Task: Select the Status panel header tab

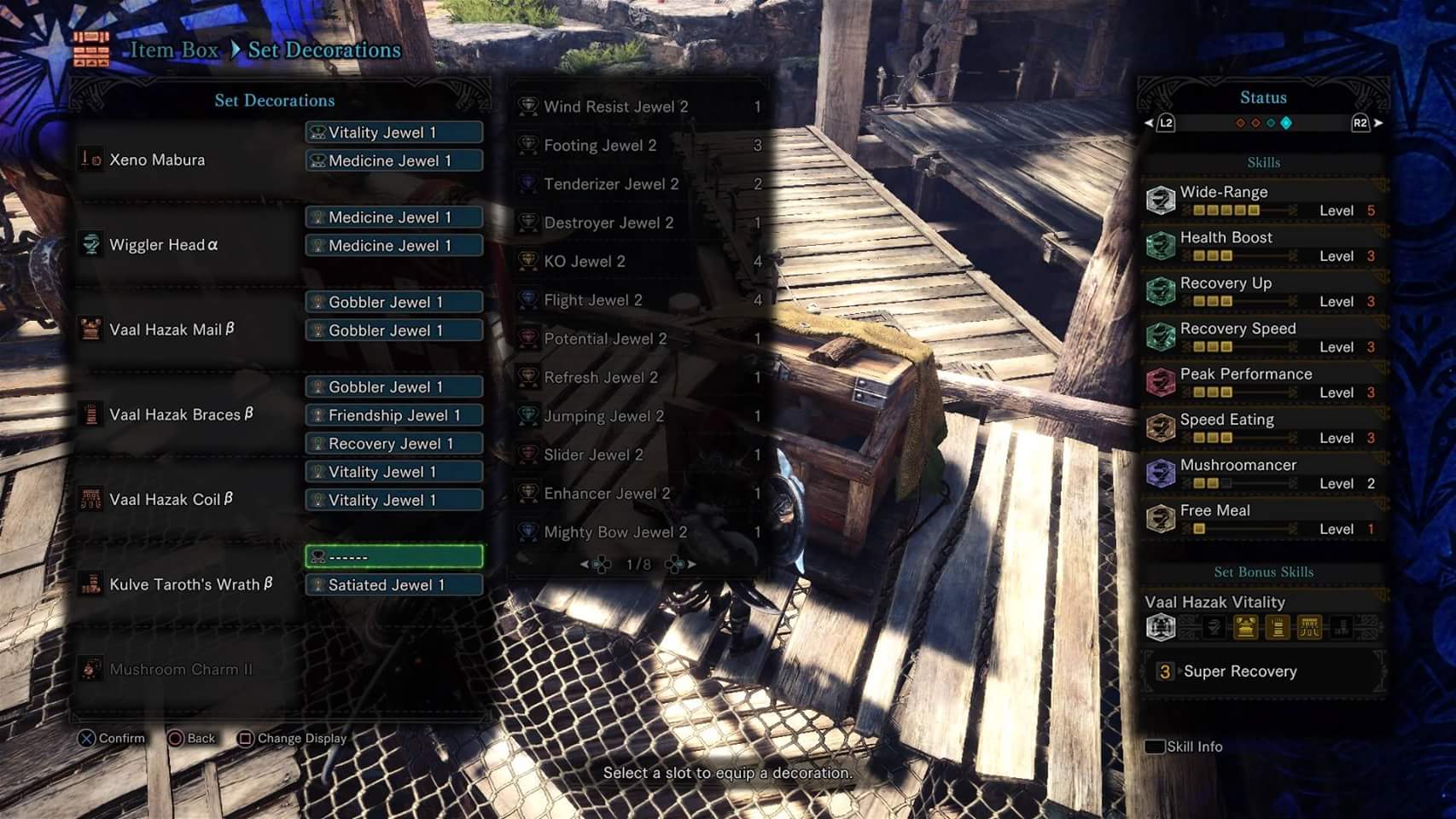Action: tap(1263, 96)
